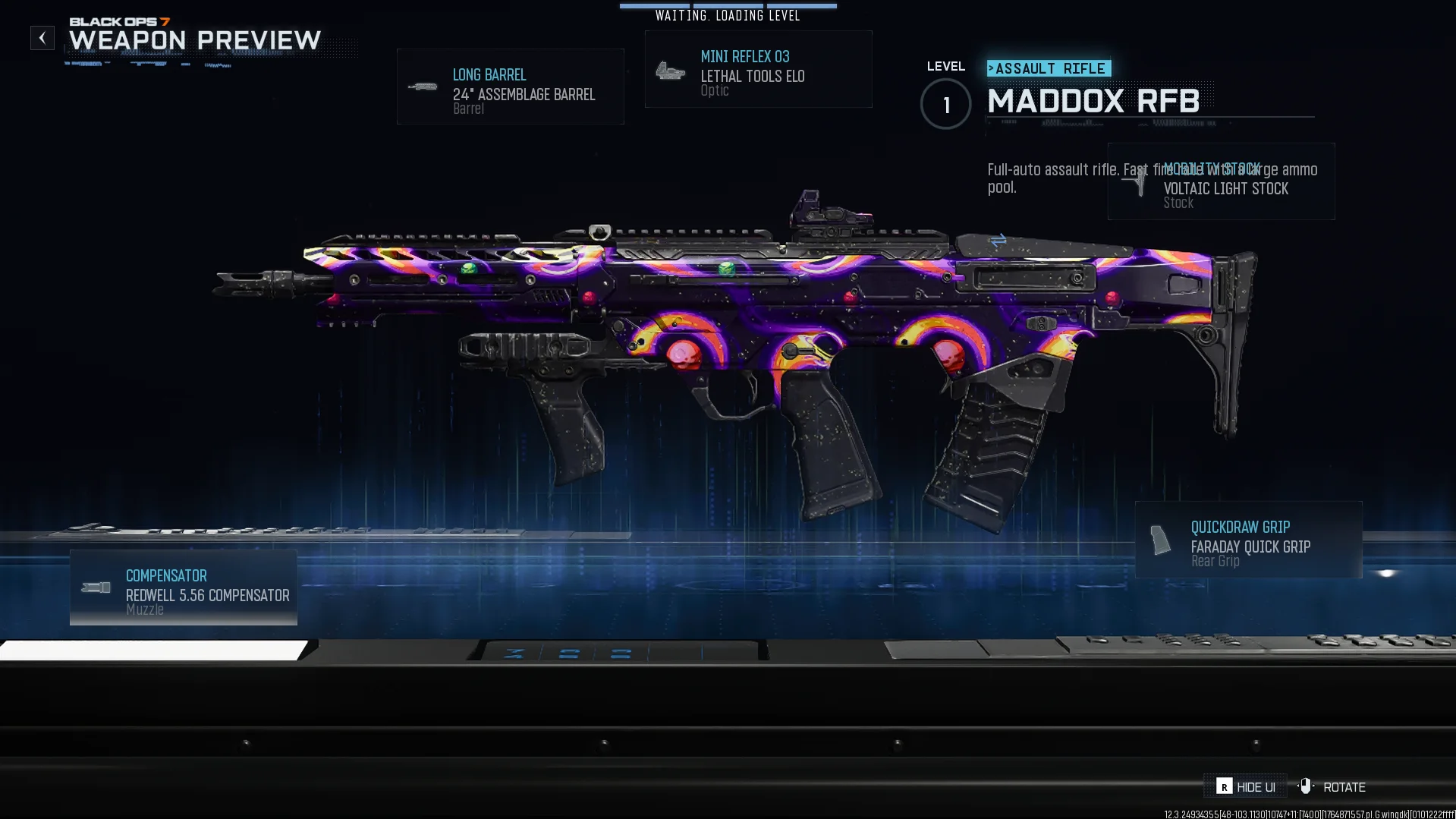Expand the Quickdraw Grip attachment panel

click(x=1248, y=540)
